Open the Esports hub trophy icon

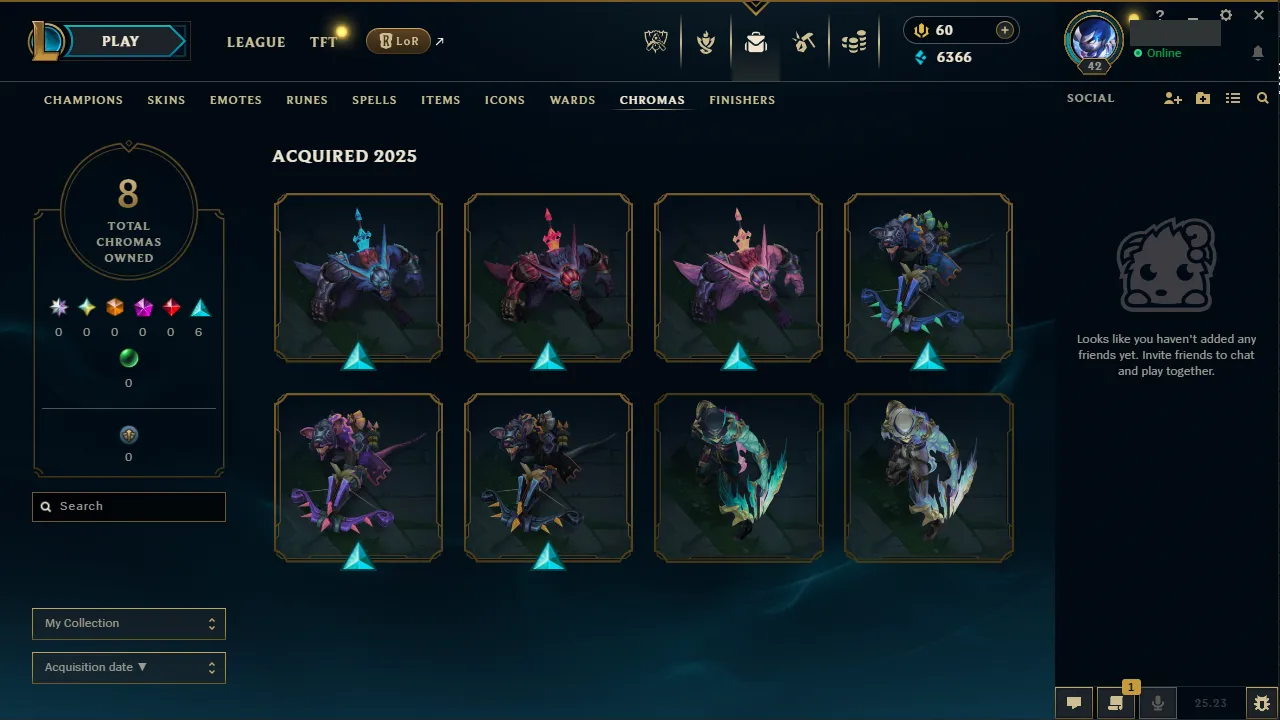point(655,42)
